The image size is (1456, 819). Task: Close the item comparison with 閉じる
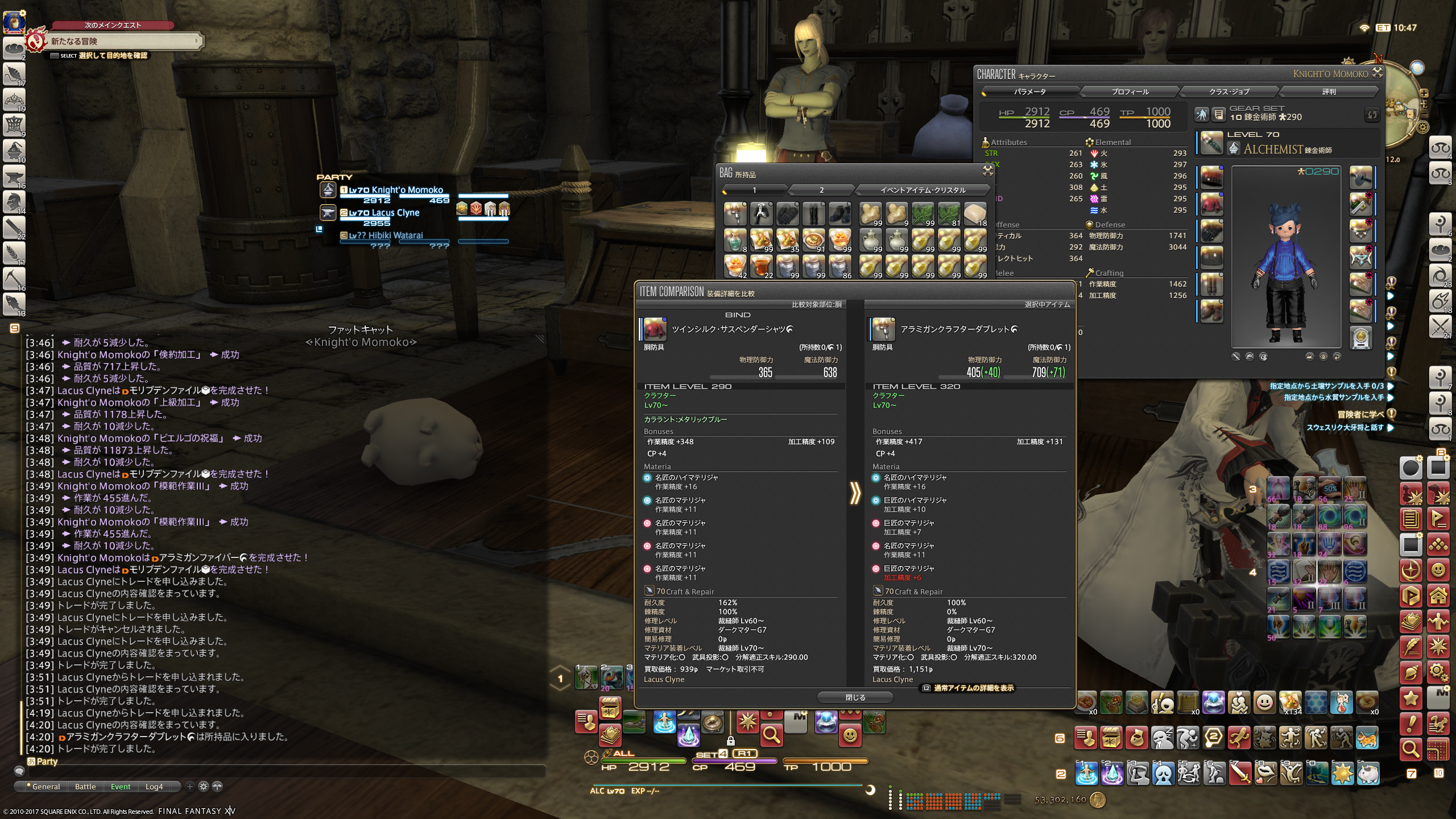pyautogui.click(x=855, y=697)
